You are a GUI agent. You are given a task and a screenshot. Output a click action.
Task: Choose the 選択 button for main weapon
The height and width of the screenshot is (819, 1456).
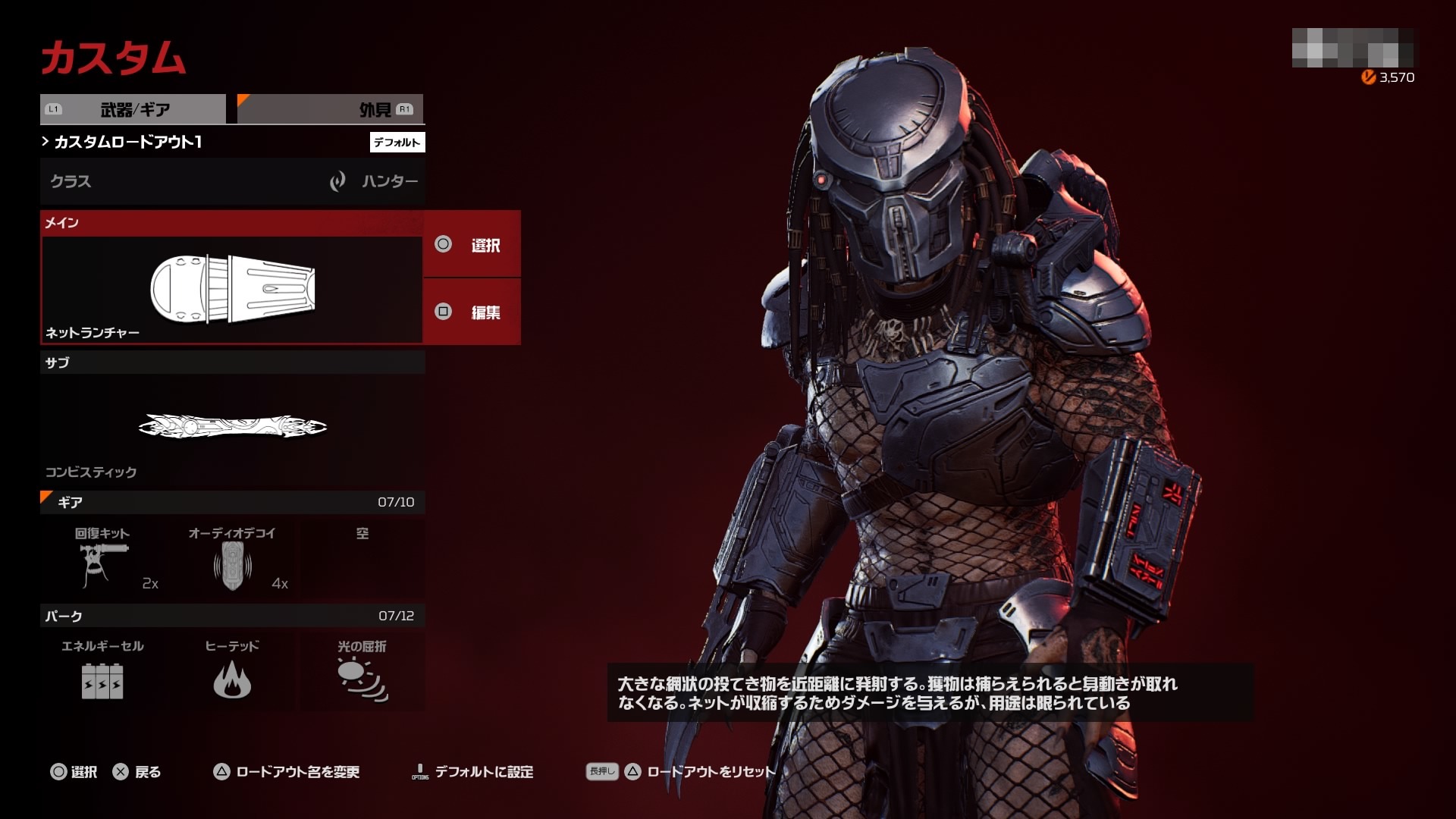click(x=472, y=244)
